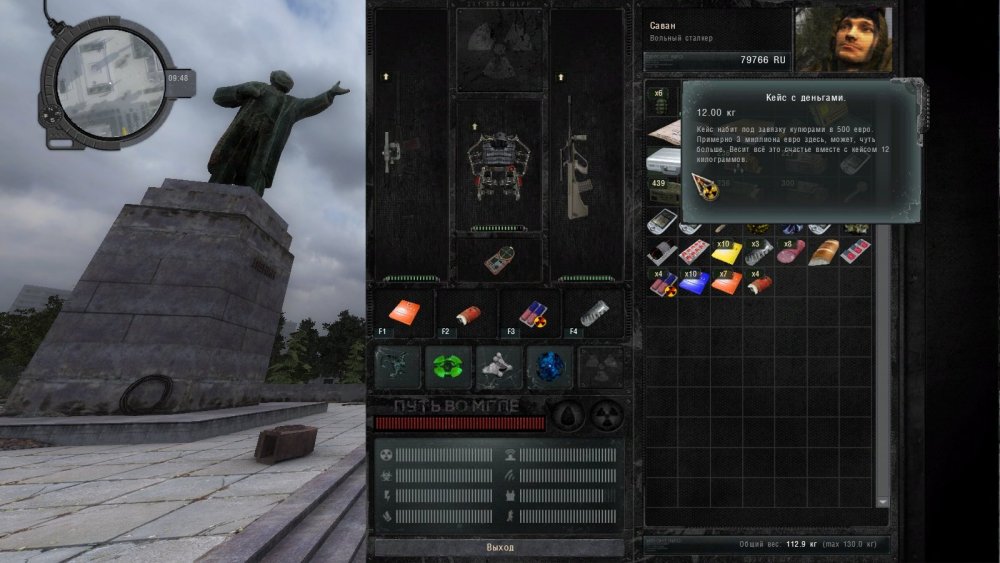Select the green glowing artifact slot

448,367
